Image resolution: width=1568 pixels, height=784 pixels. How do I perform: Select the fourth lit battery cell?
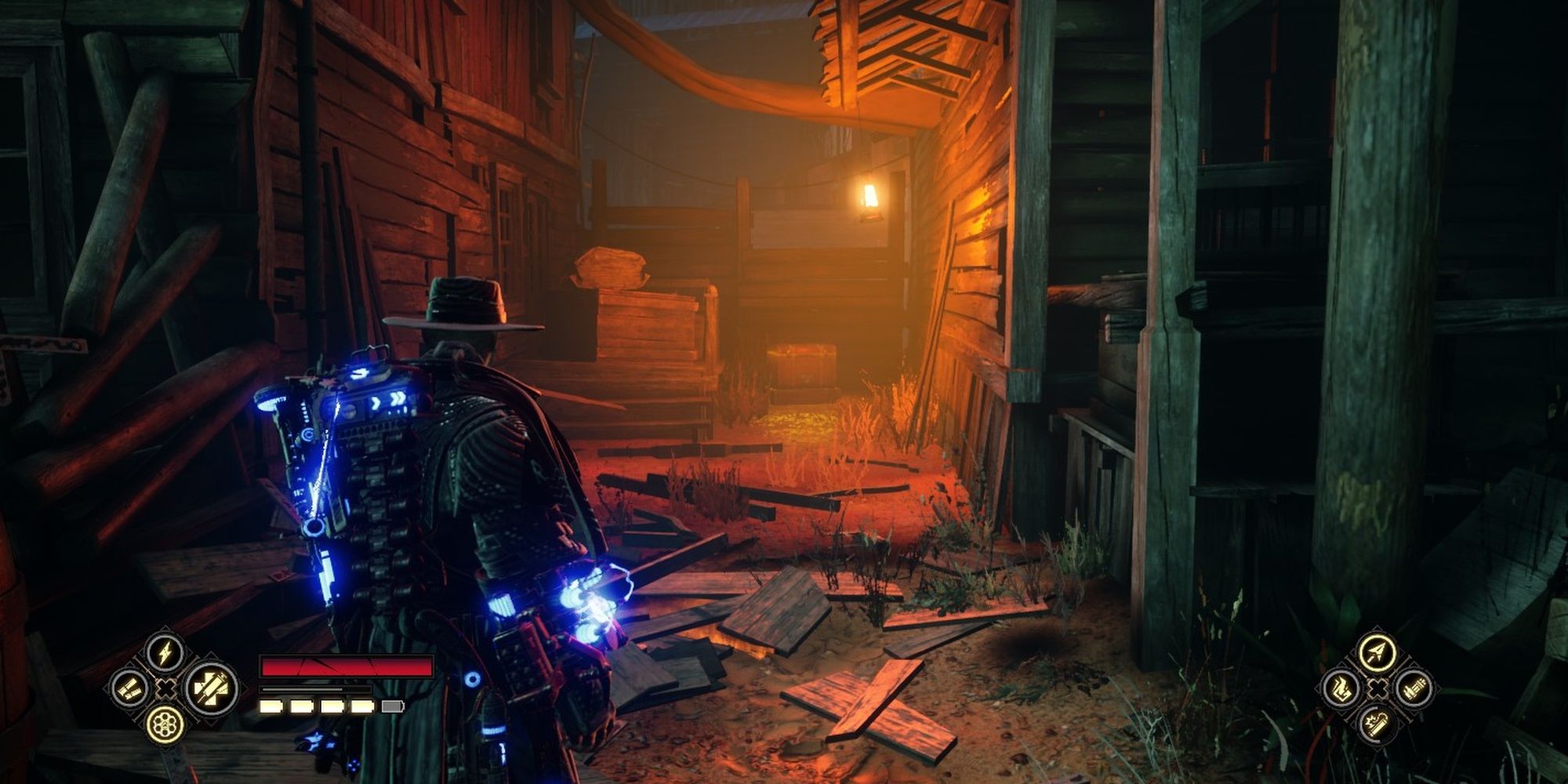pyautogui.click(x=362, y=707)
